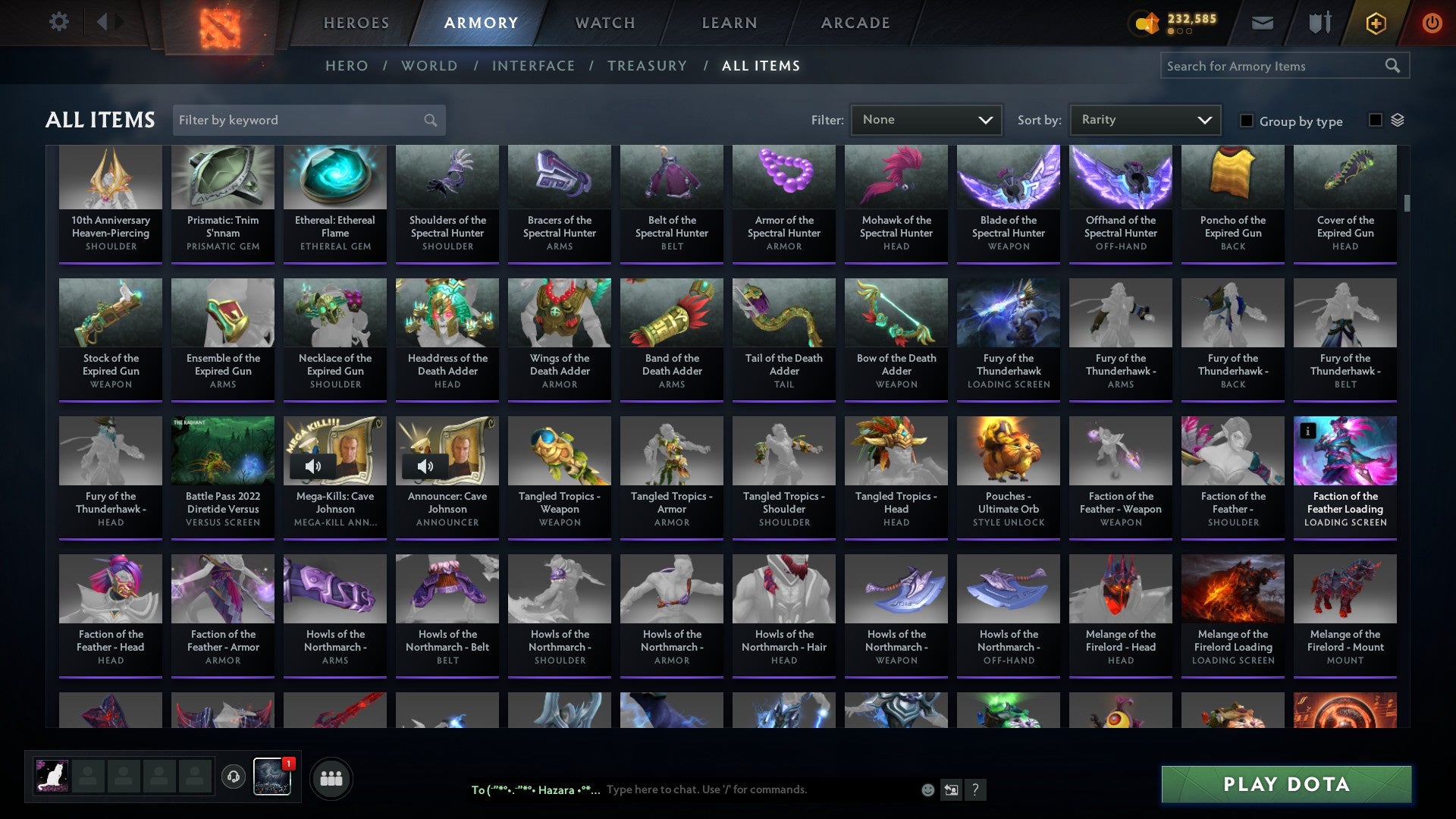Click the search magnifier in Filter by keyword
The width and height of the screenshot is (1456, 819).
coord(428,120)
